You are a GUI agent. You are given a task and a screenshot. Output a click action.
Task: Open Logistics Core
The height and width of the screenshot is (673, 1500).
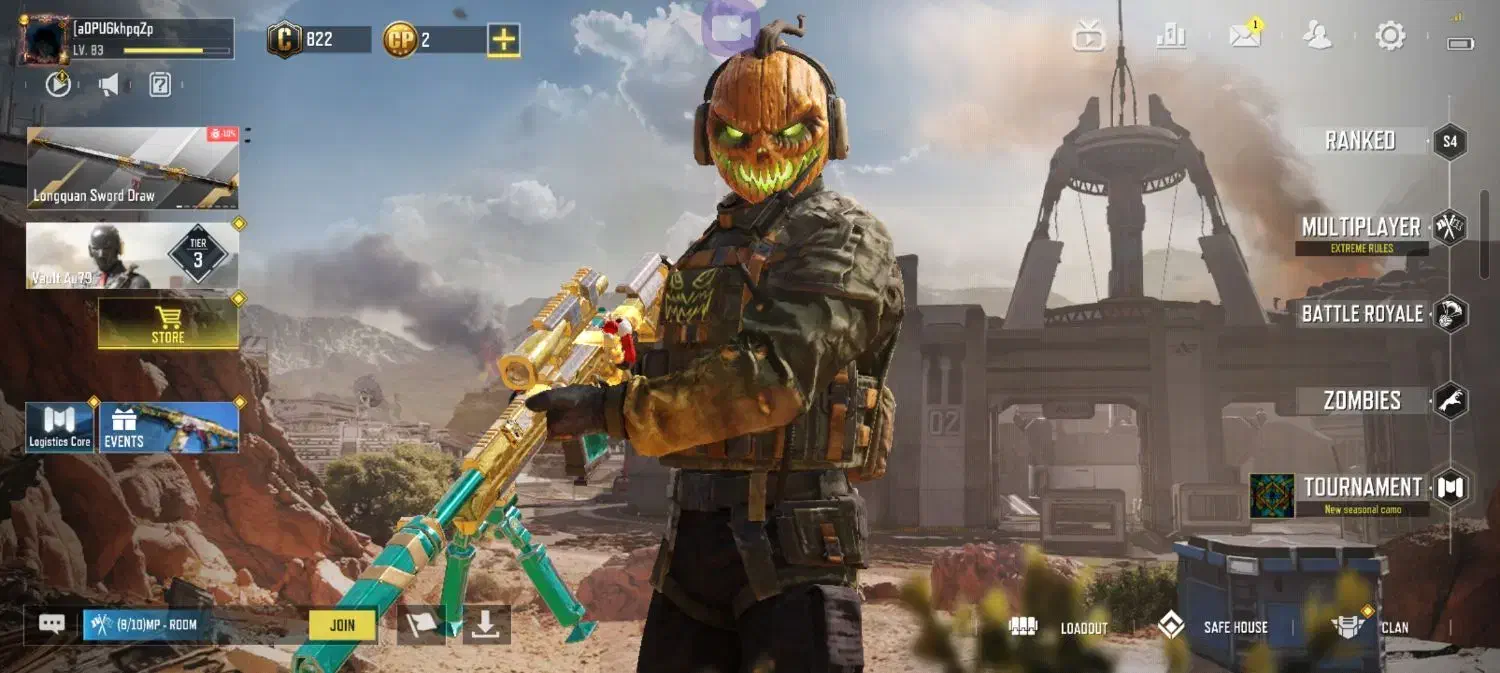pos(60,428)
